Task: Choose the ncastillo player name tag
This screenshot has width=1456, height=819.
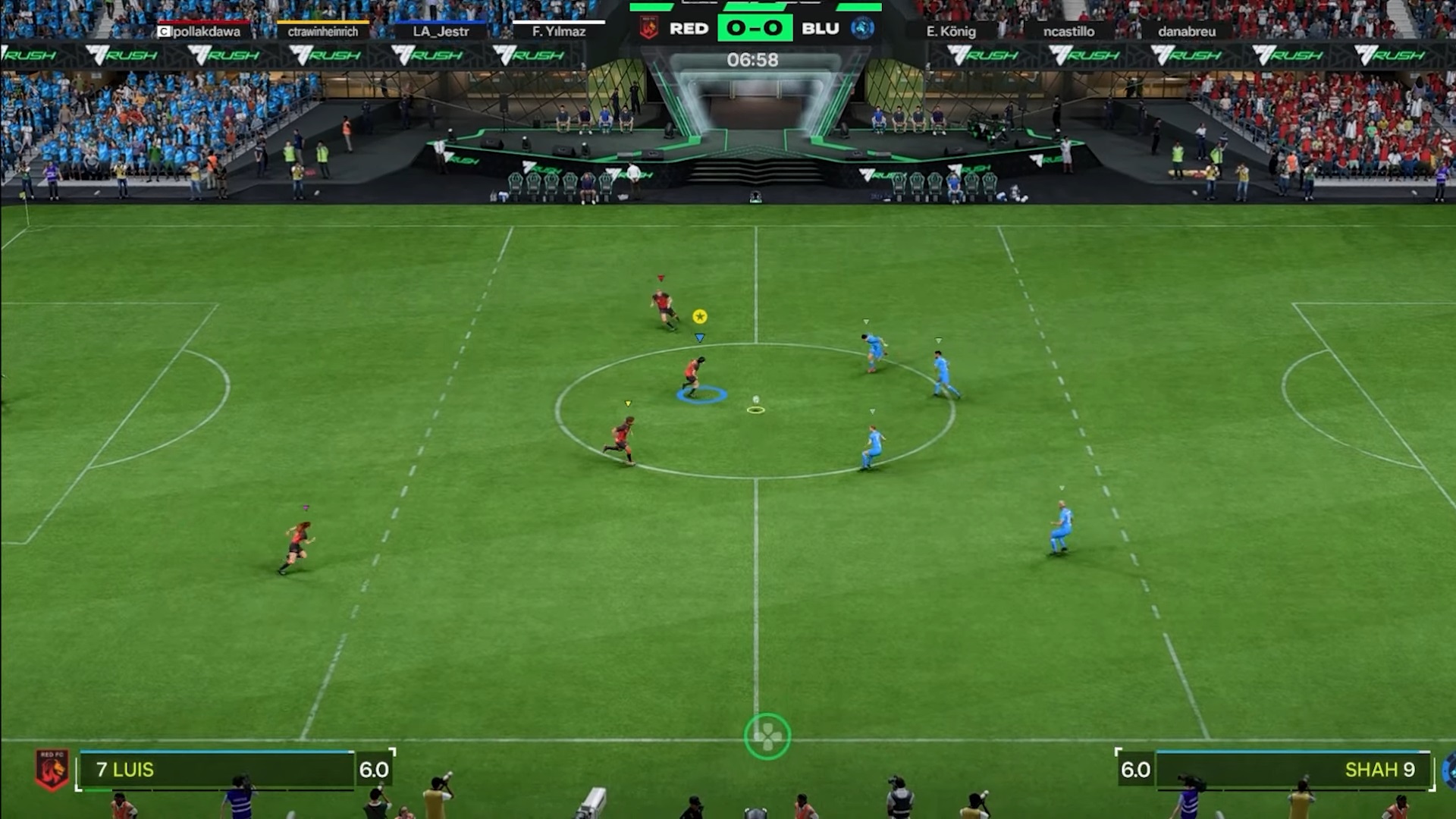Action: 1068,31
